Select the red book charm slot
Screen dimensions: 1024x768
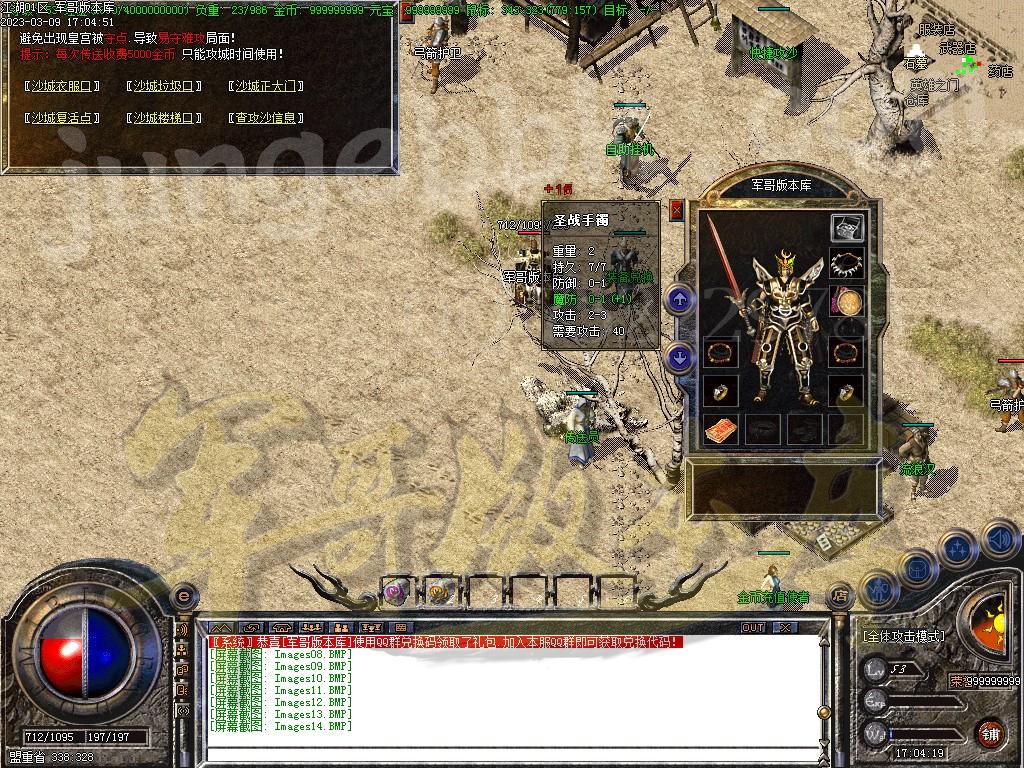(x=721, y=430)
